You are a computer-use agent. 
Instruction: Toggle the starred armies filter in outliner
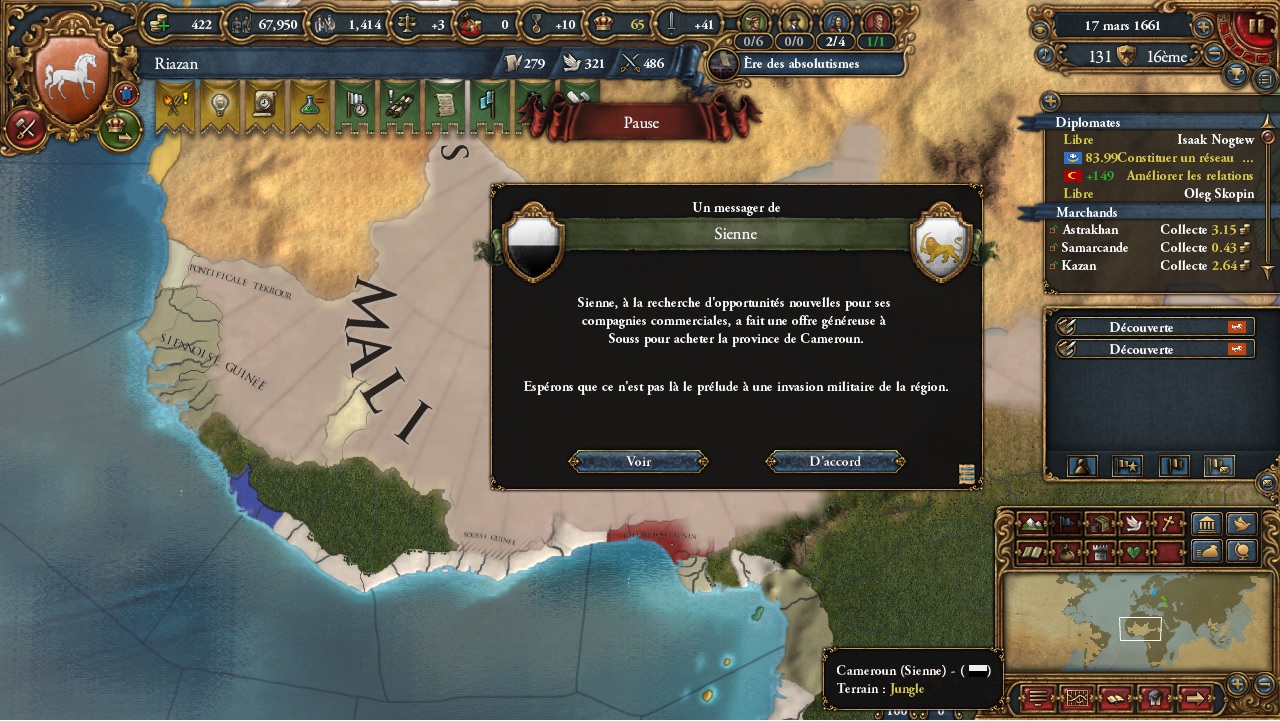pyautogui.click(x=1127, y=465)
